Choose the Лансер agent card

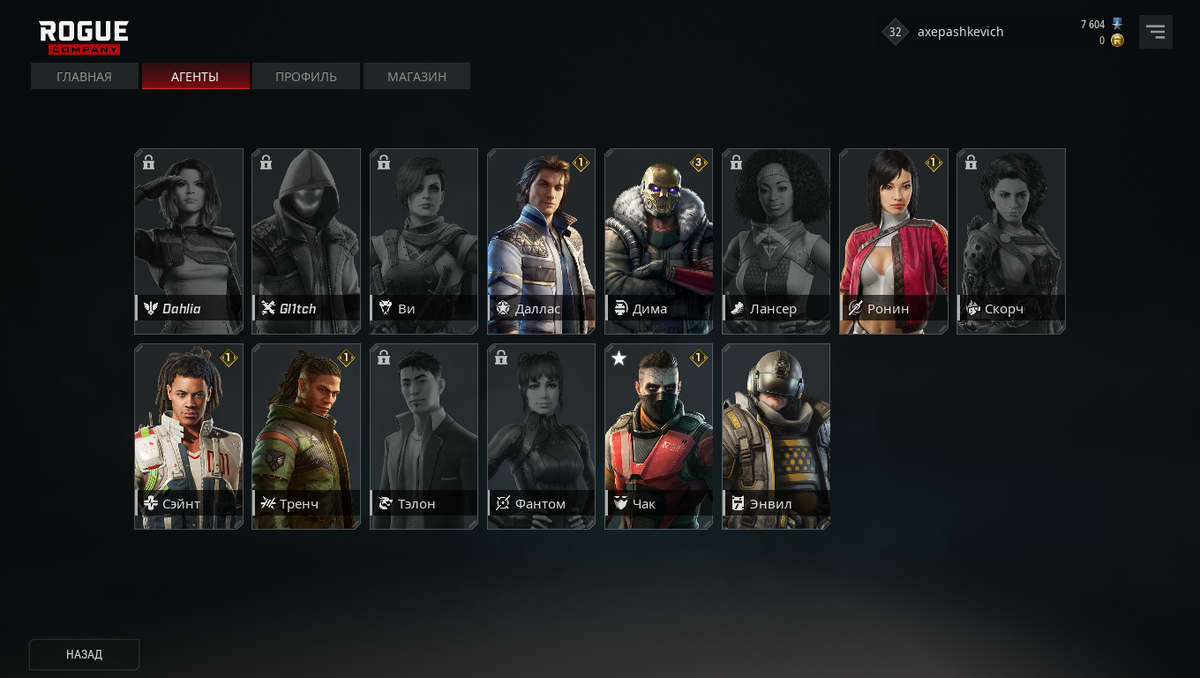coord(776,241)
